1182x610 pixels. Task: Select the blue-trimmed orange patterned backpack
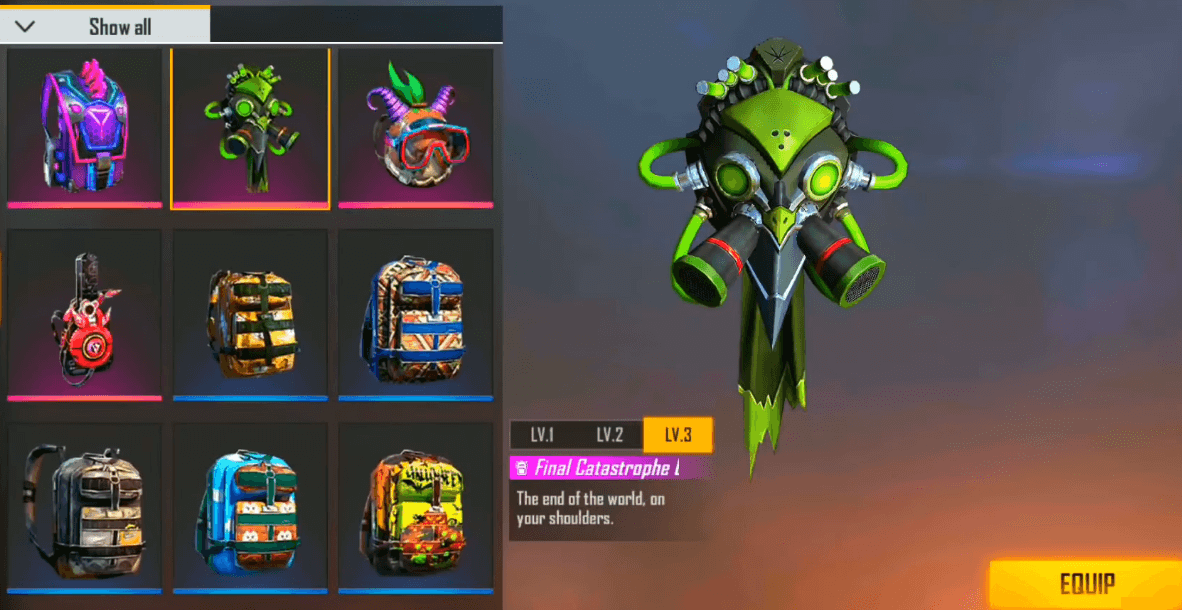coord(415,313)
